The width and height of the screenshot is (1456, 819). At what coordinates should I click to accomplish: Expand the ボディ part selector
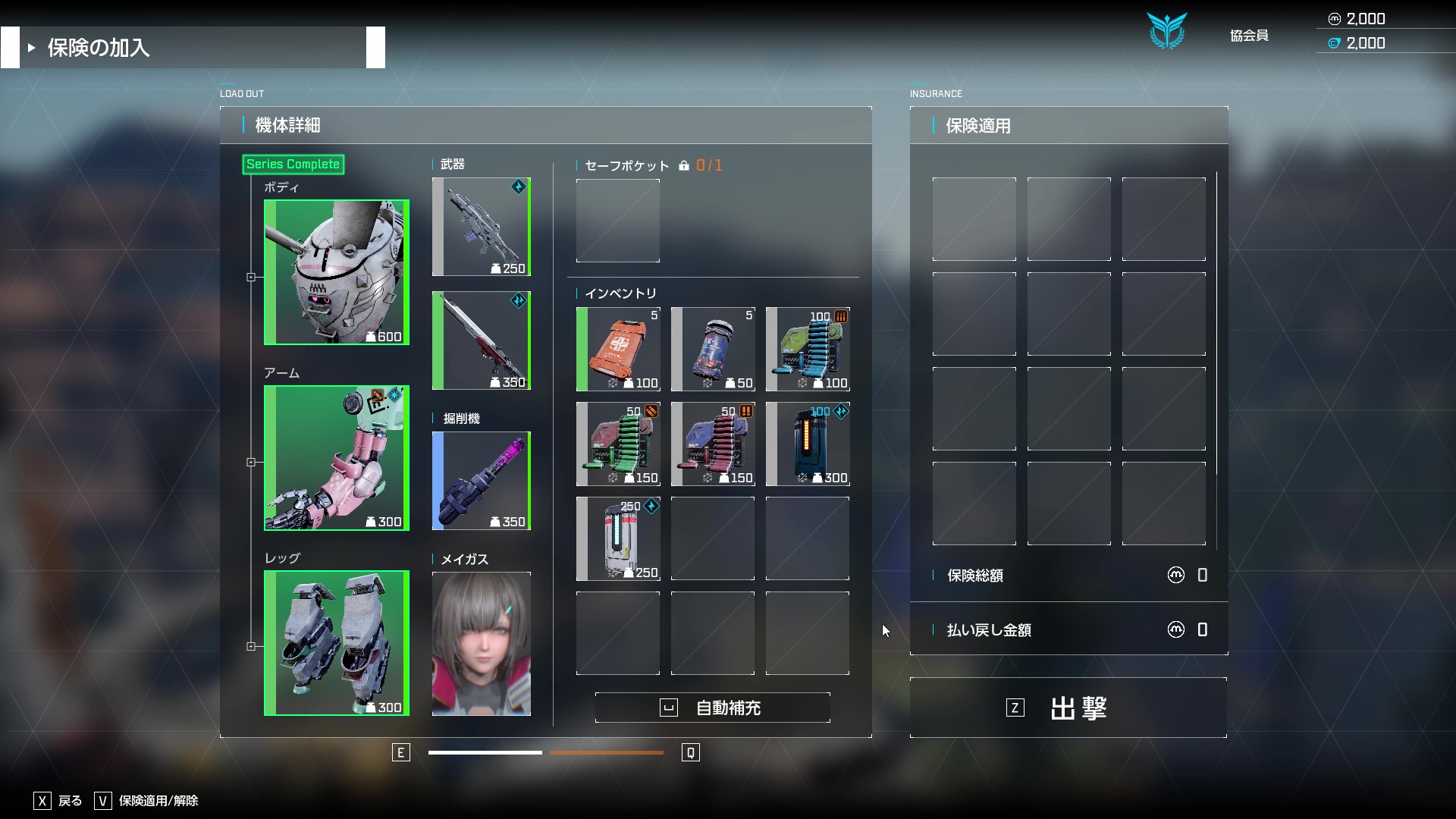point(252,277)
